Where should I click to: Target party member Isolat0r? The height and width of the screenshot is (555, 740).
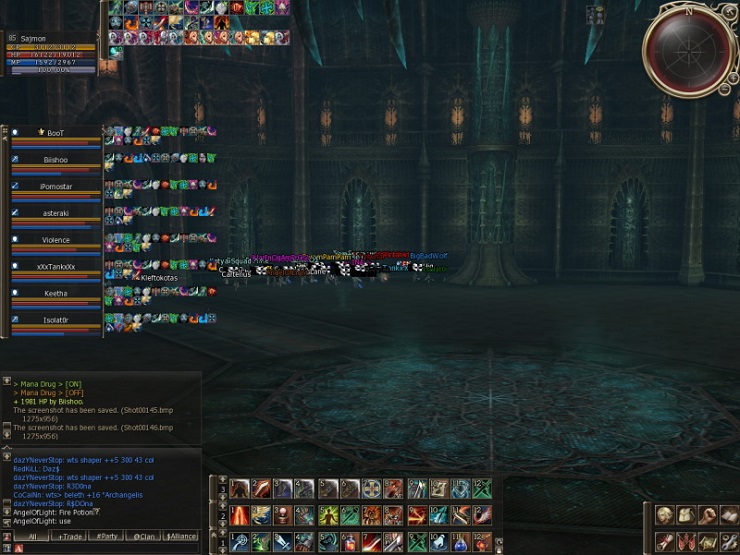click(56, 320)
